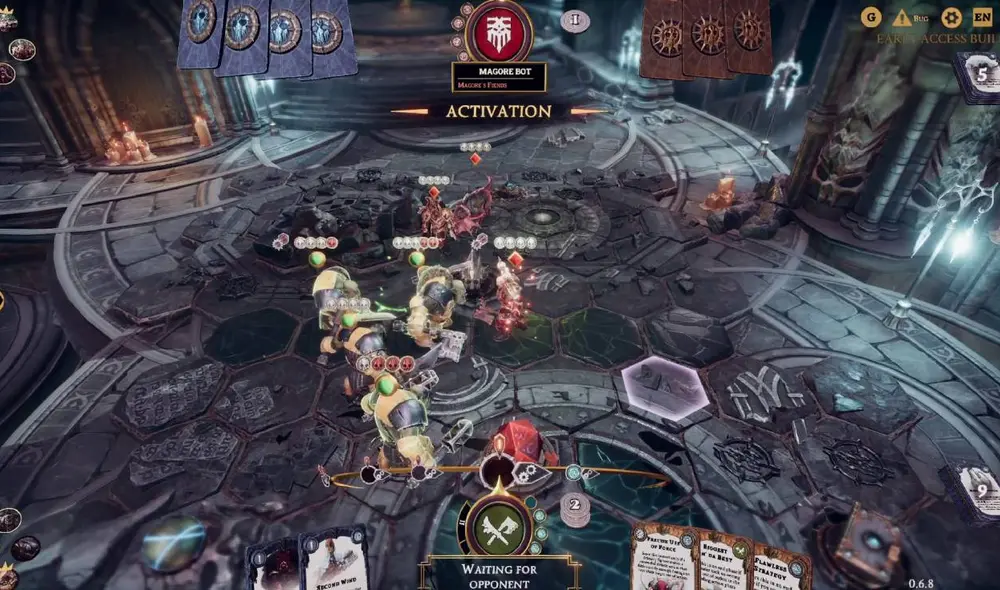Click the Magore Bot warband emblem
The height and width of the screenshot is (590, 1000).
(x=497, y=32)
